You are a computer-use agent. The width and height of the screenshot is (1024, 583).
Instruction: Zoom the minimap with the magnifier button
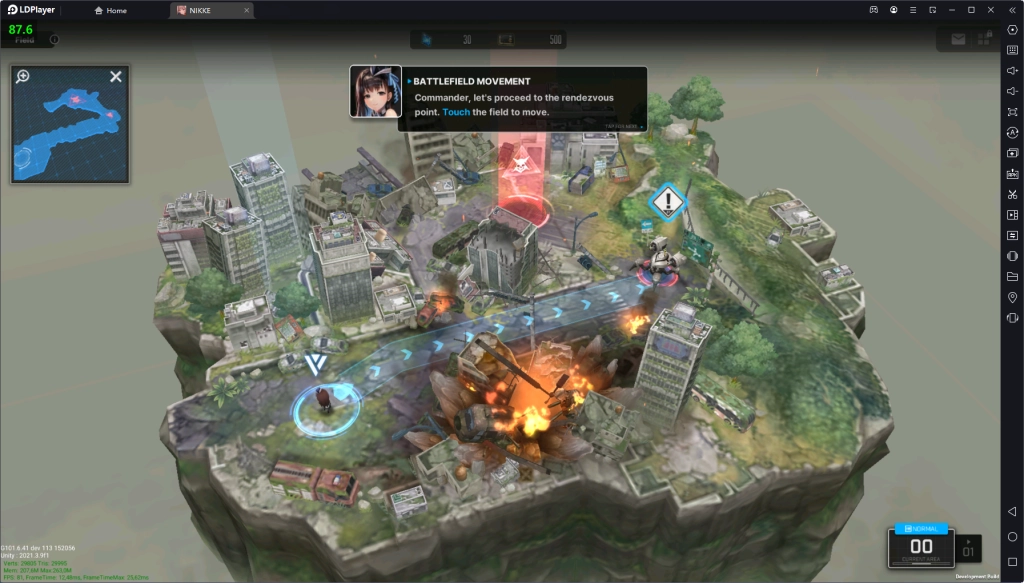coord(23,76)
